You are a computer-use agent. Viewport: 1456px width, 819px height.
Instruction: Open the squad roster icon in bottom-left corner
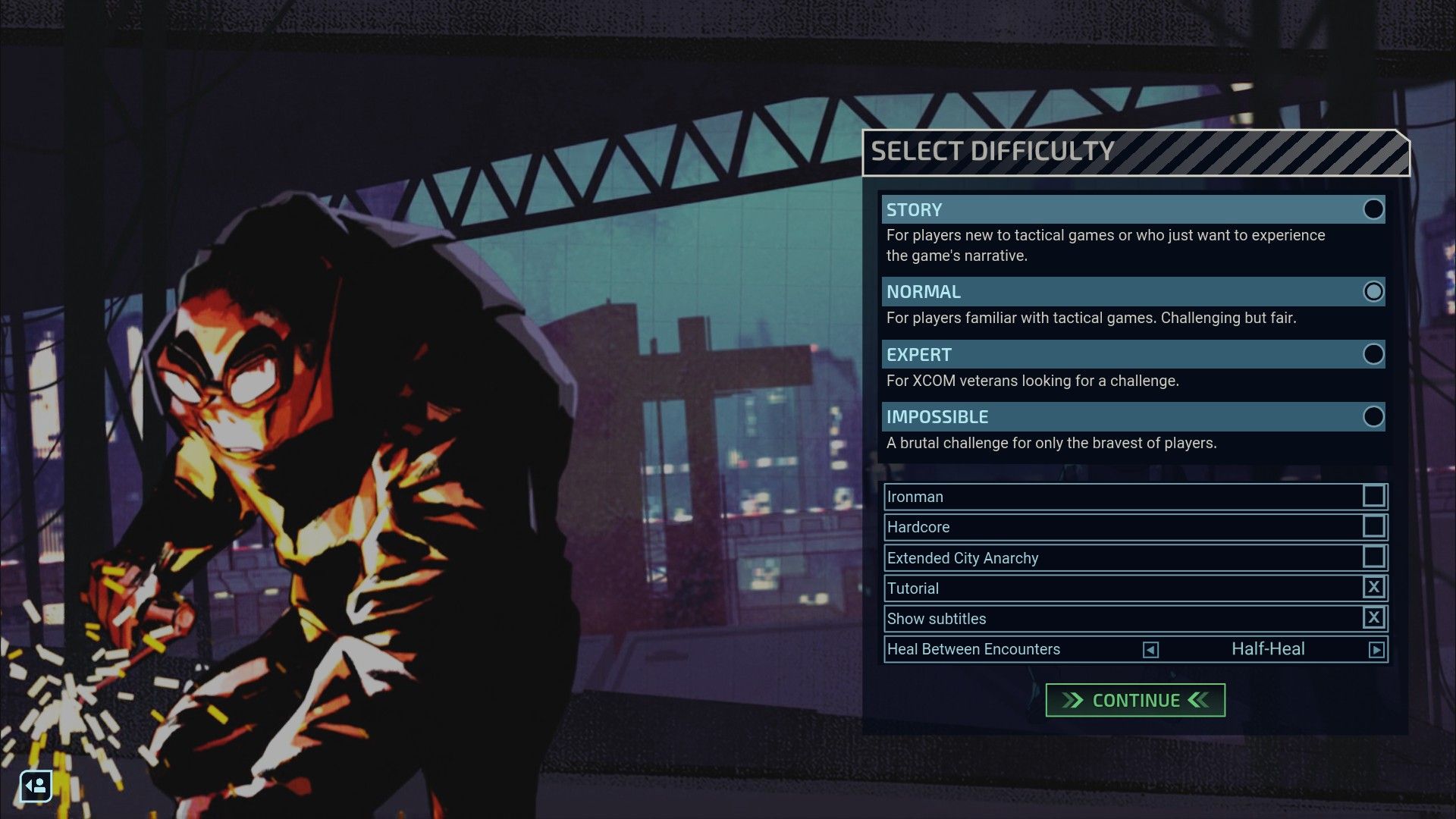(x=36, y=786)
